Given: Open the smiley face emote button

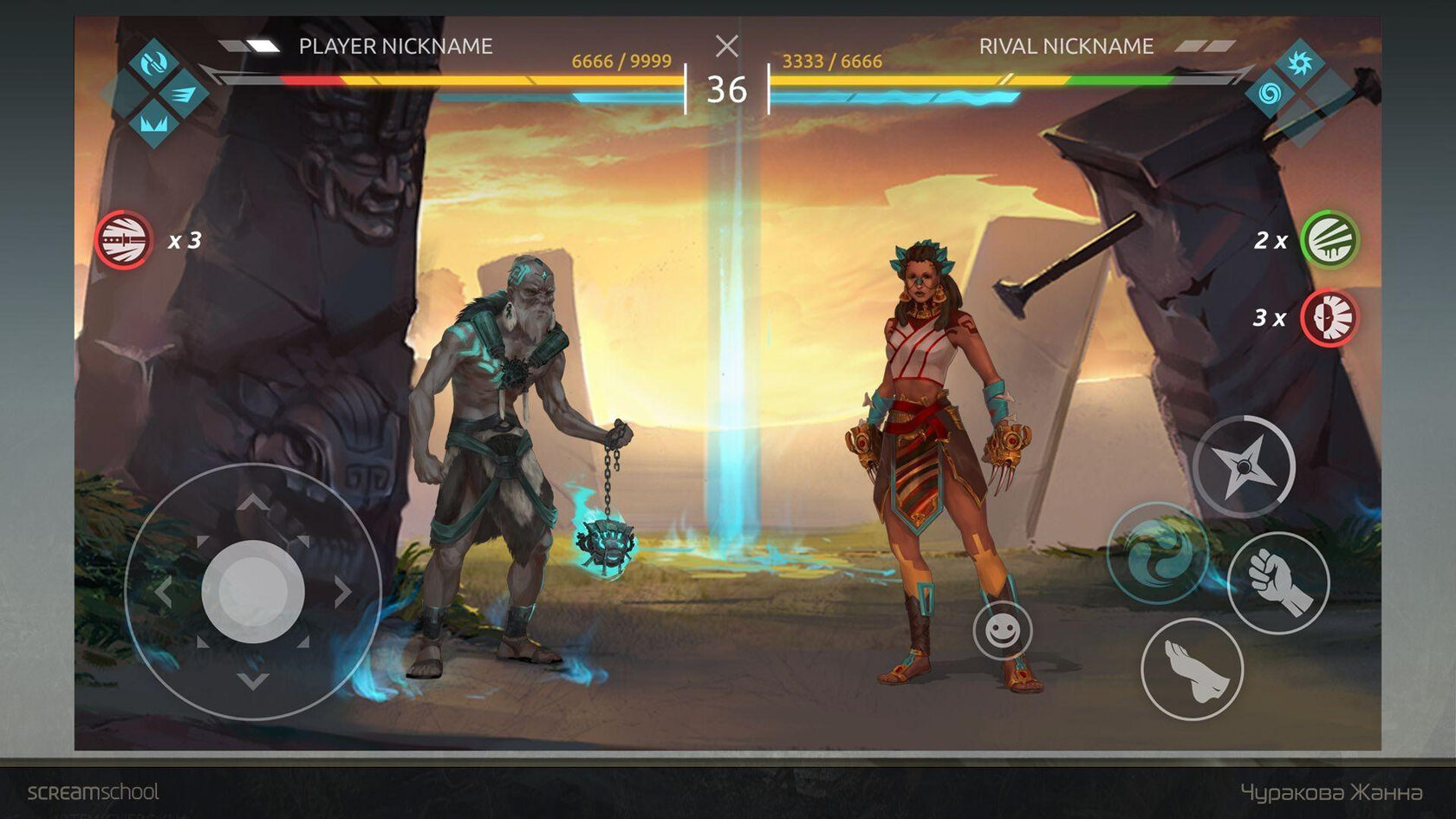Looking at the screenshot, I should coord(1002,630).
